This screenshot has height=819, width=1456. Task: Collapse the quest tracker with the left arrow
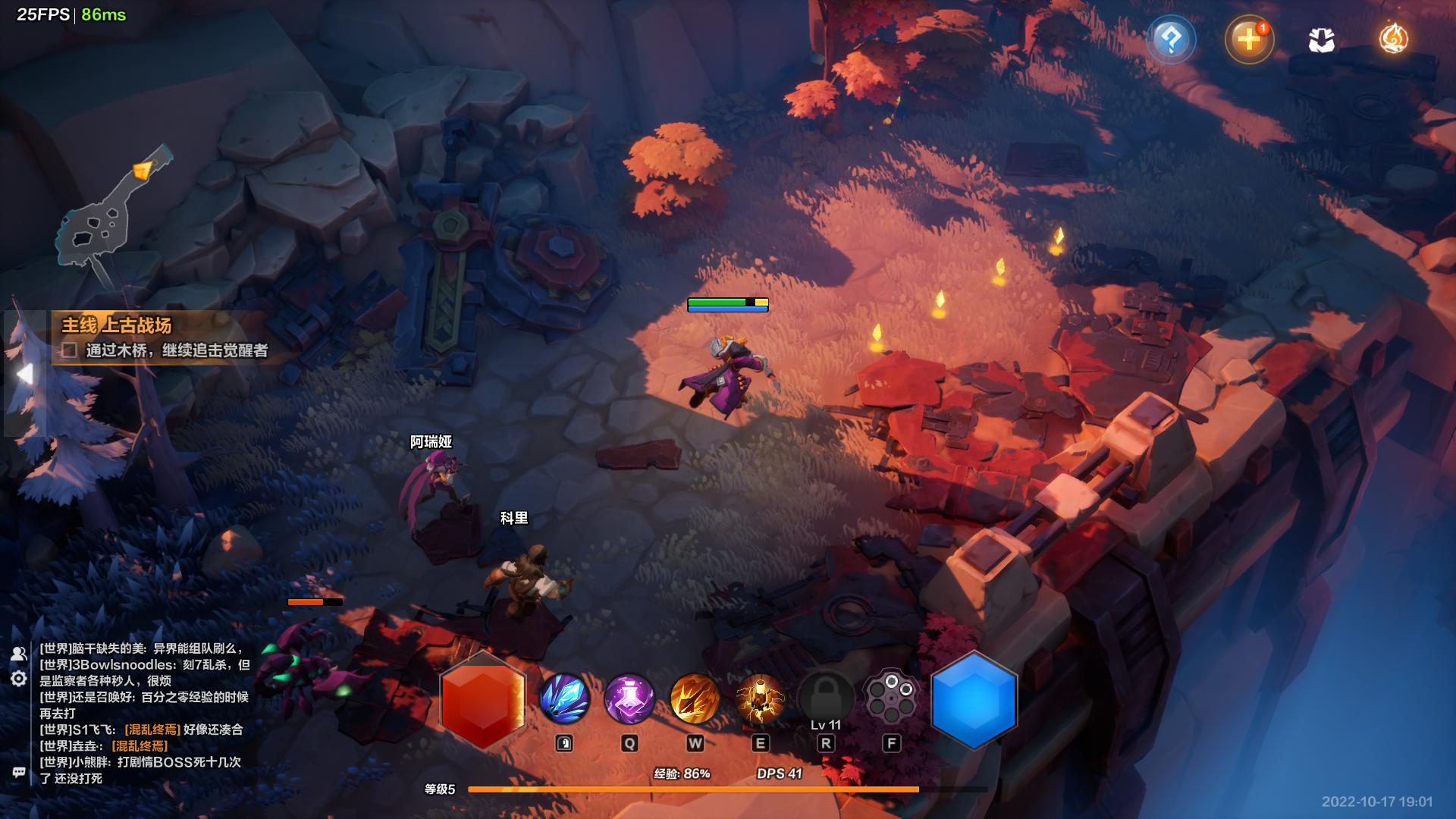pos(25,373)
